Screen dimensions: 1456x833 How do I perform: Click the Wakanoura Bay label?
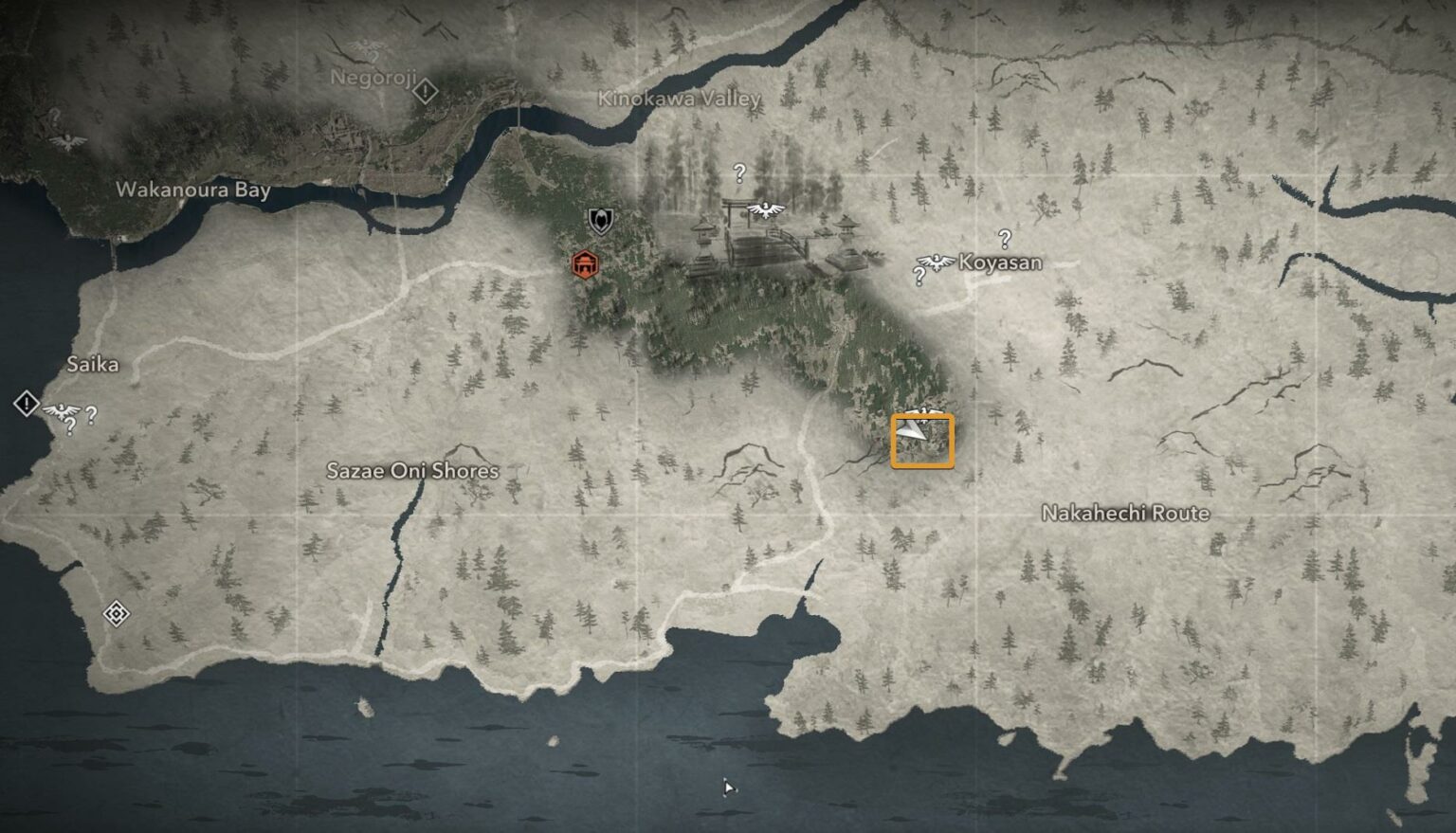[x=193, y=190]
